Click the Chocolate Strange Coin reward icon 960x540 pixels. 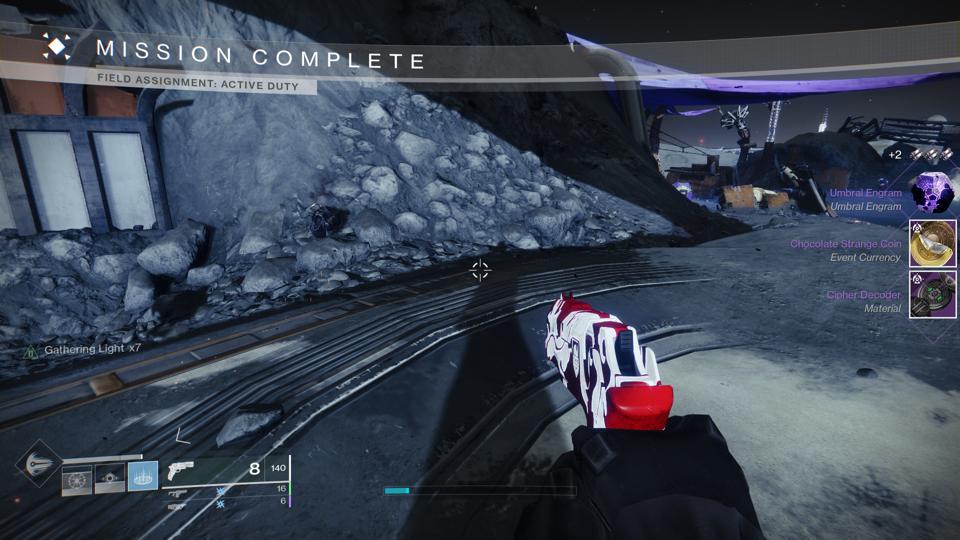[932, 244]
